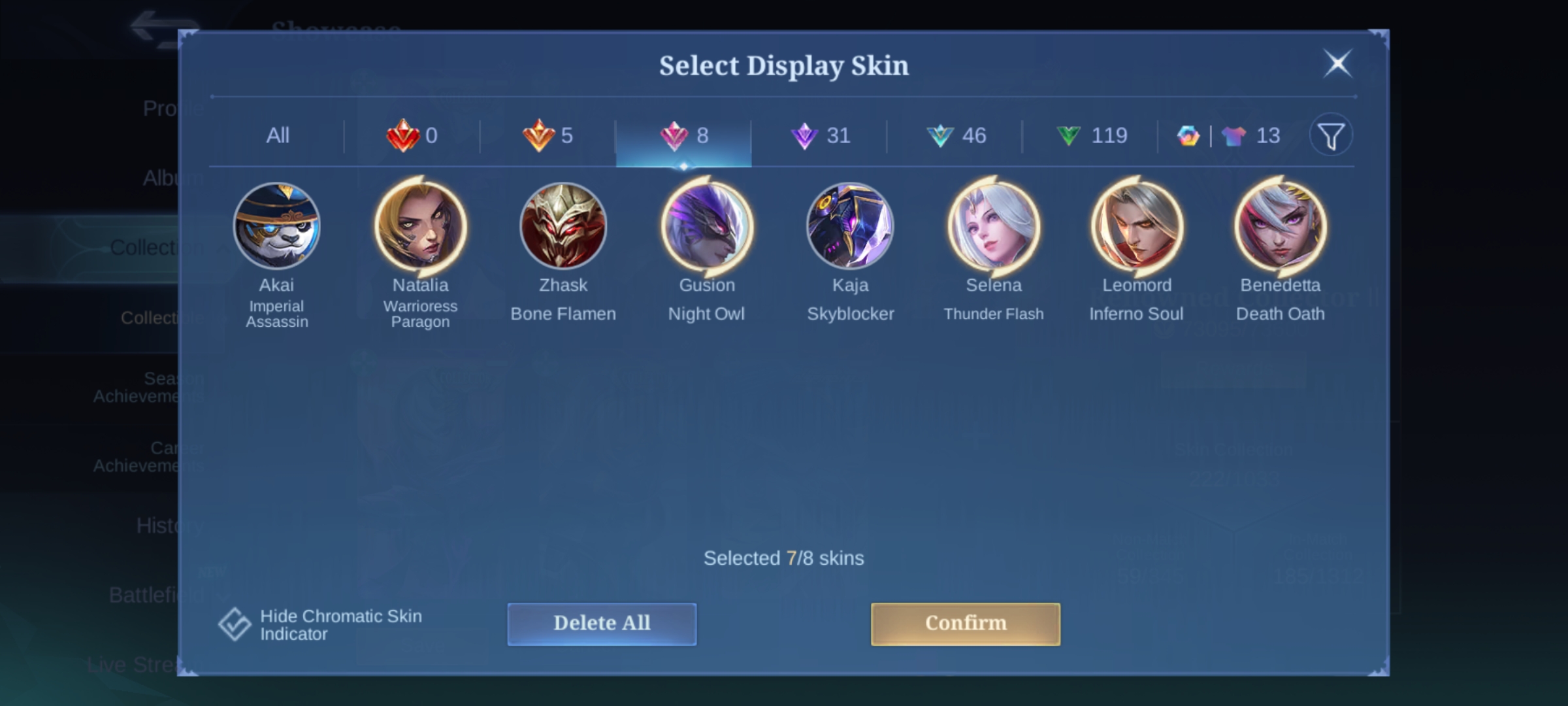Select Akai's Imperial Assassin skin
This screenshot has width=1568, height=706.
click(x=277, y=226)
